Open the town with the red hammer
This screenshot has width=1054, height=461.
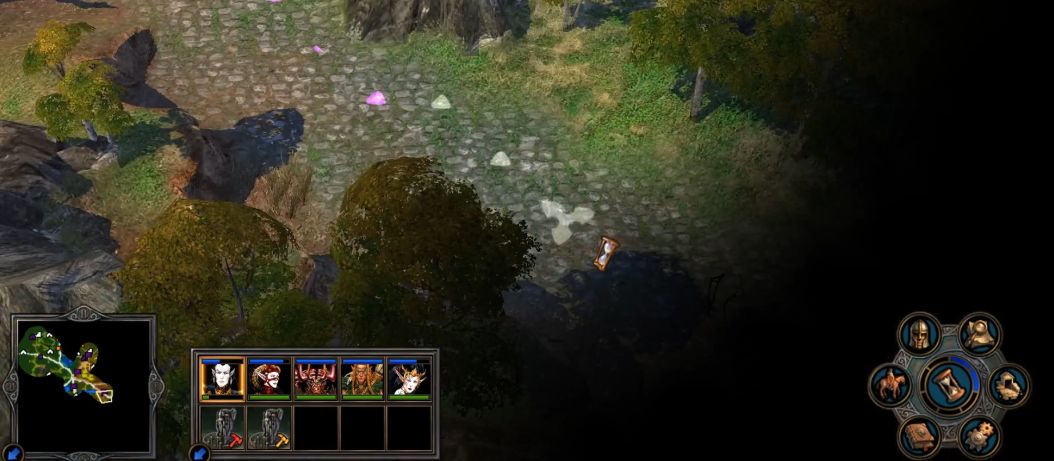222,427
